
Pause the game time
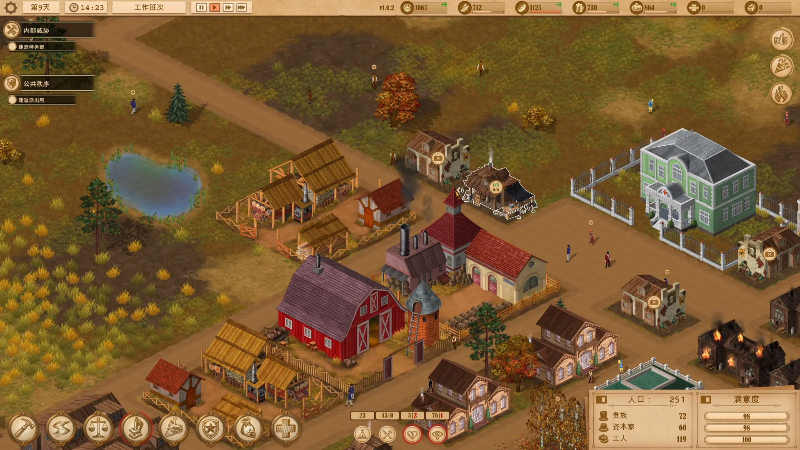point(201,7)
